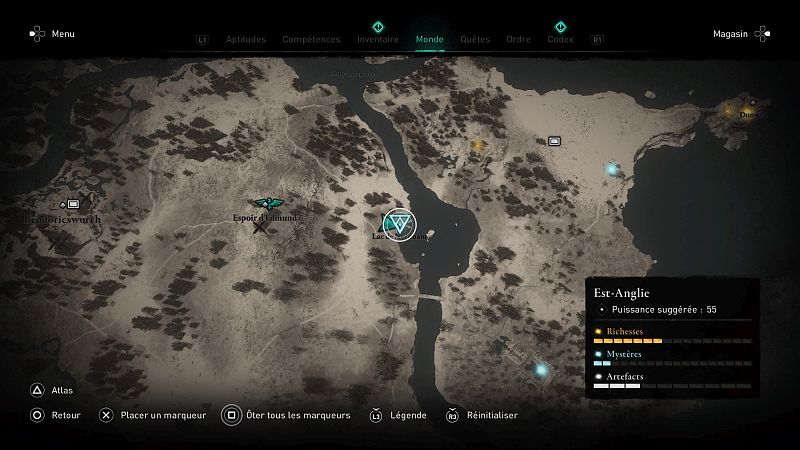Viewport: 800px width, 450px height.
Task: Open the Ordre tab
Action: pos(518,40)
